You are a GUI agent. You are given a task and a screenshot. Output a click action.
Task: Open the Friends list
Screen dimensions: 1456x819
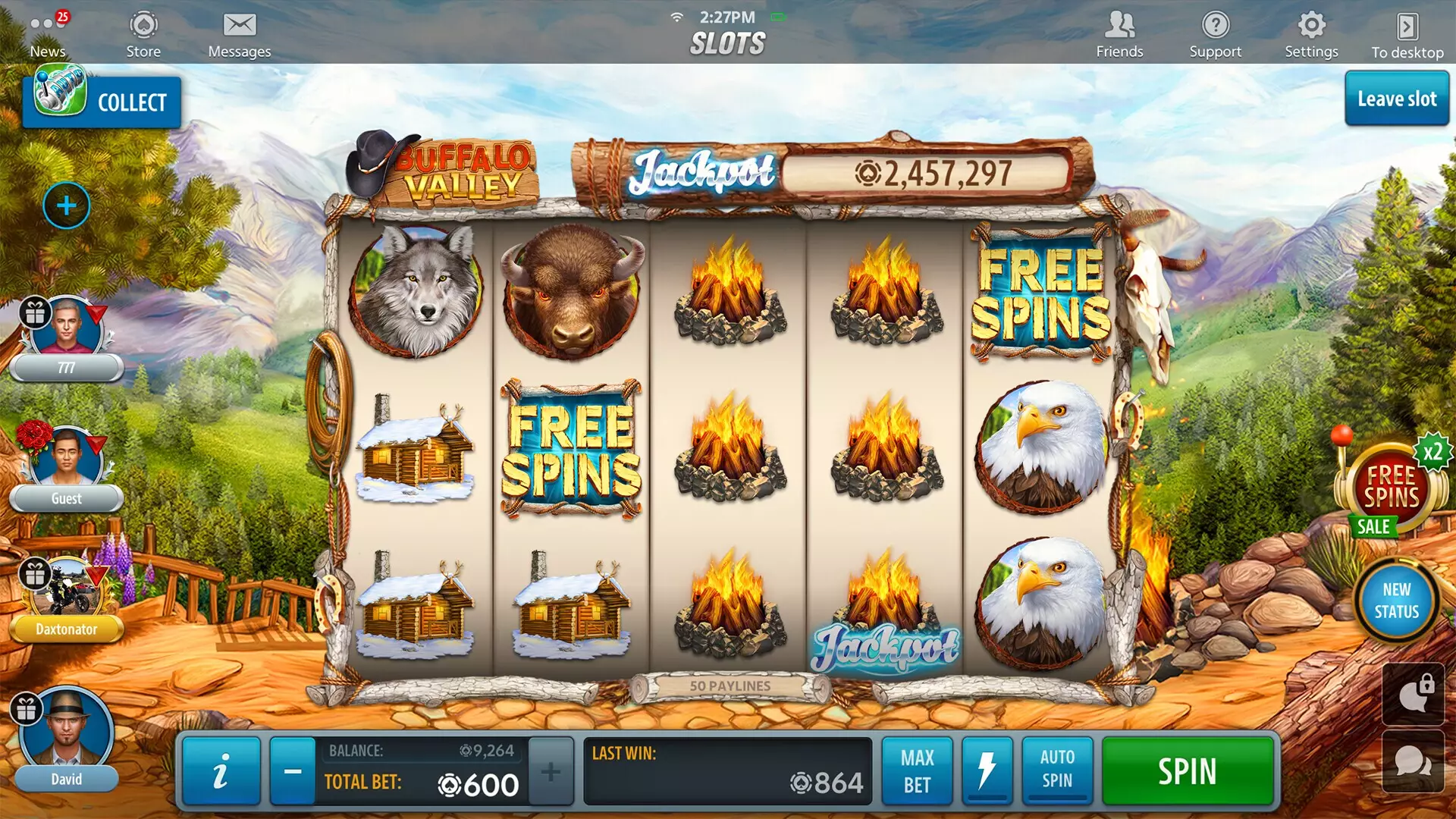tap(1119, 30)
